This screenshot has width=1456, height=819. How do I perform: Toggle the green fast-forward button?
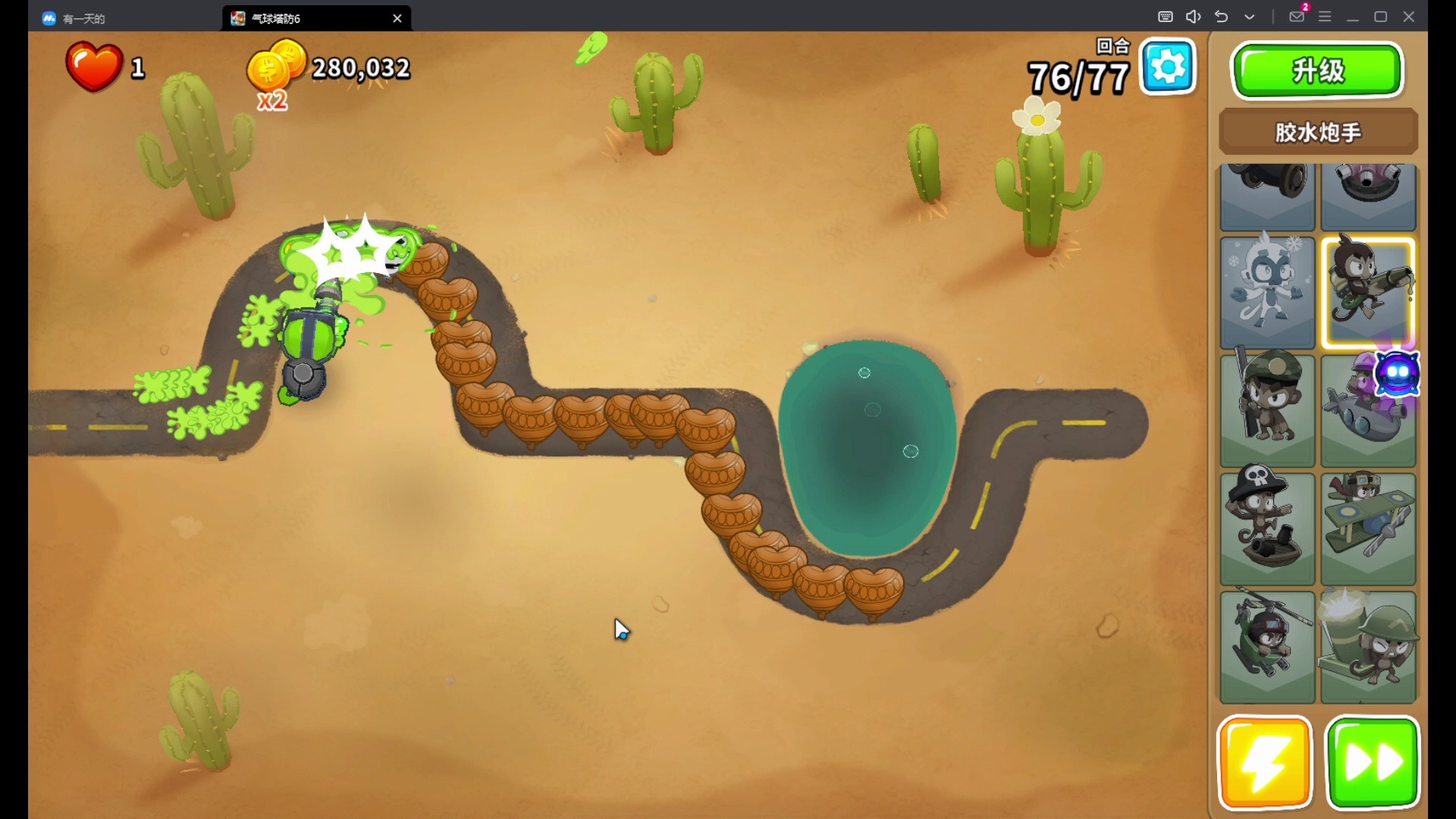1373,762
